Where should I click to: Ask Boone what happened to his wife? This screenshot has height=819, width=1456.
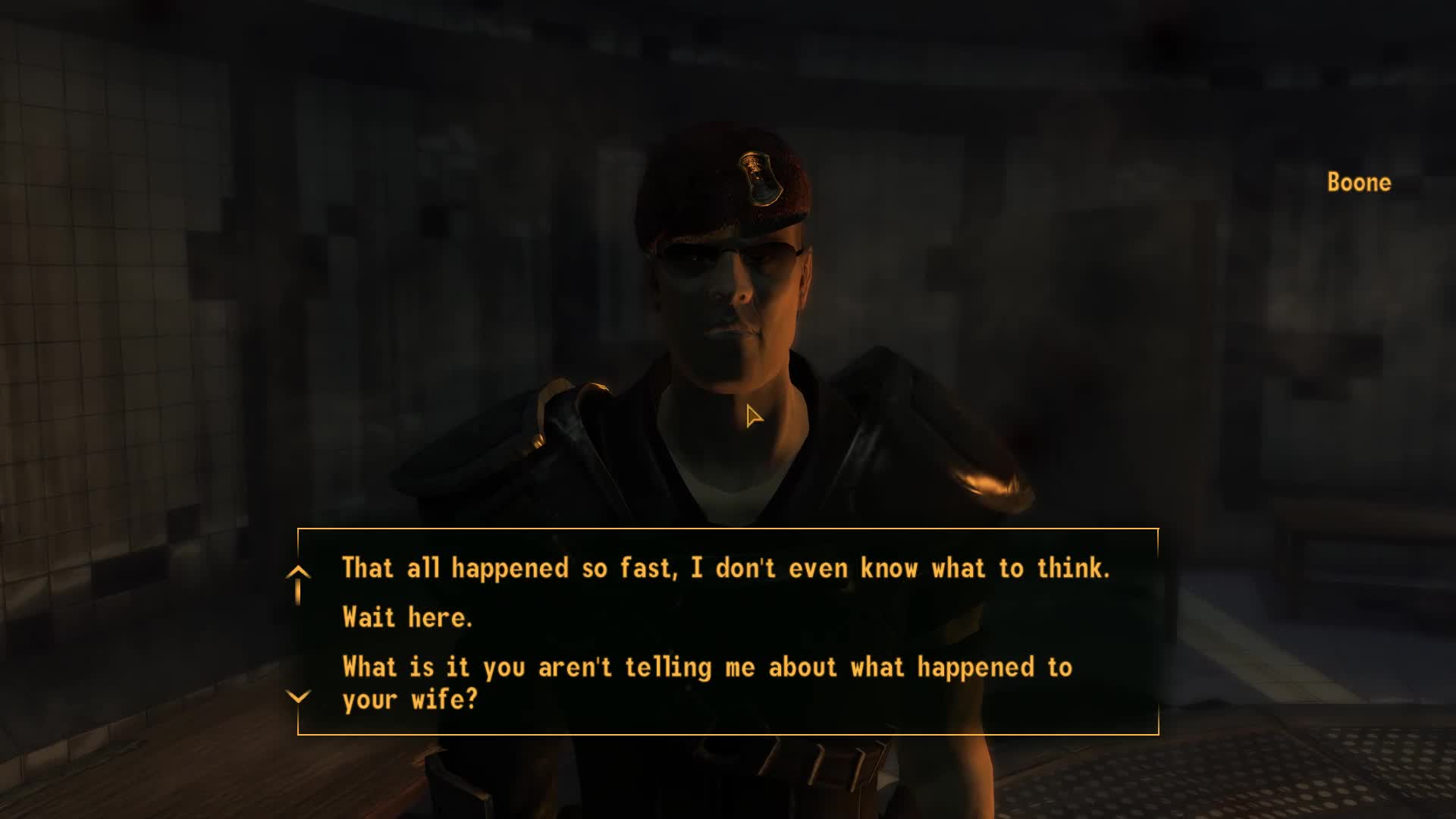707,682
